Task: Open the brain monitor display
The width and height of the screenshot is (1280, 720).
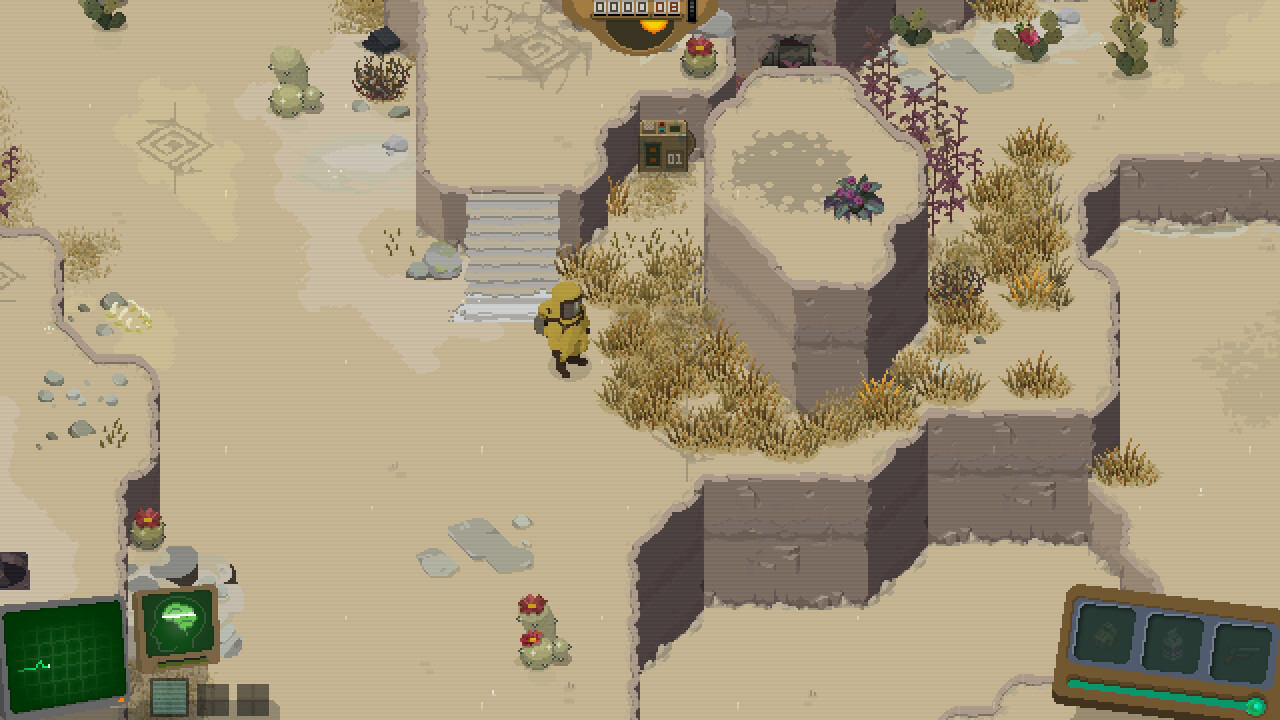Action: click(176, 624)
